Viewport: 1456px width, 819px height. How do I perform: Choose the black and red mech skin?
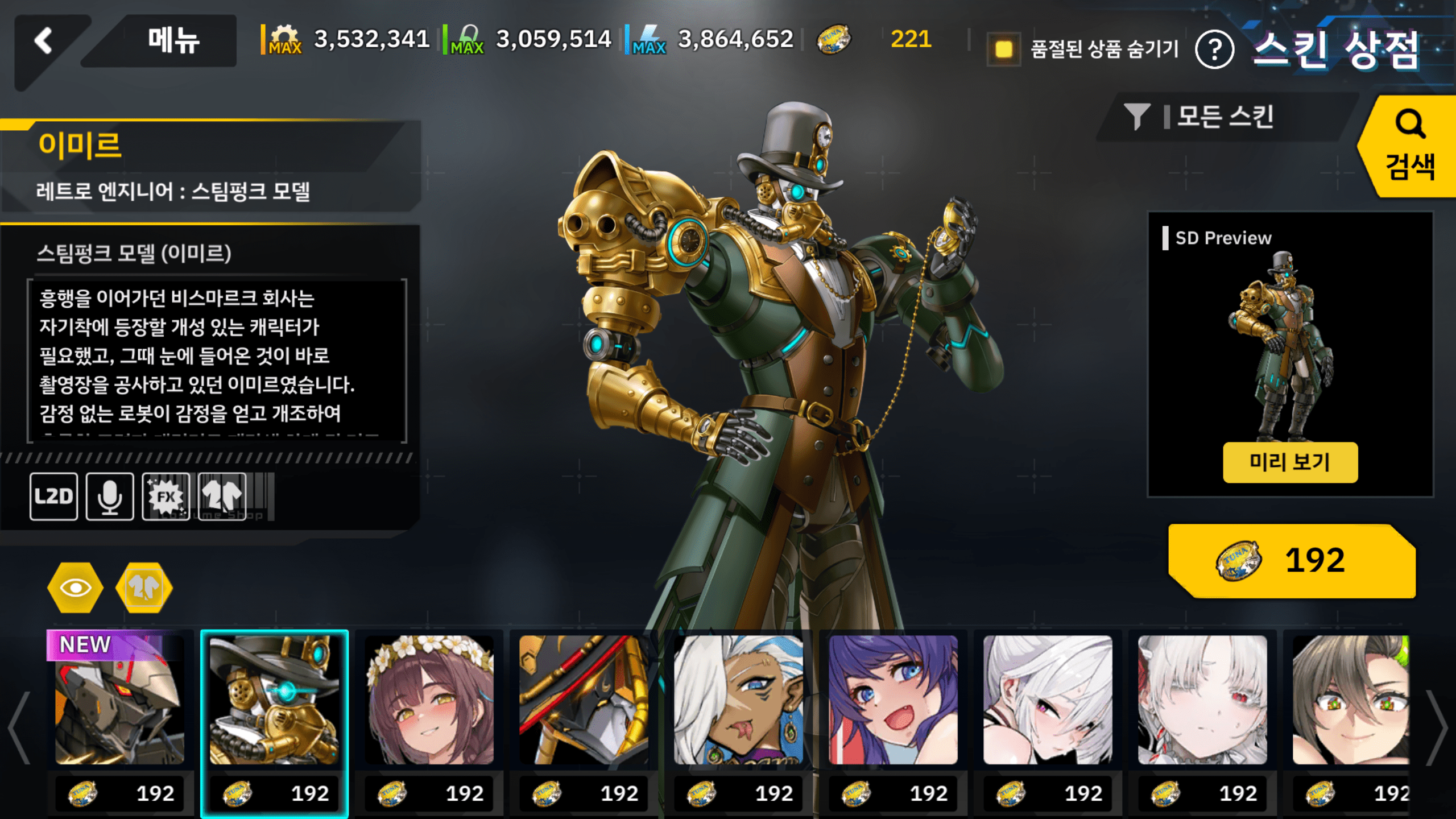coord(584,700)
